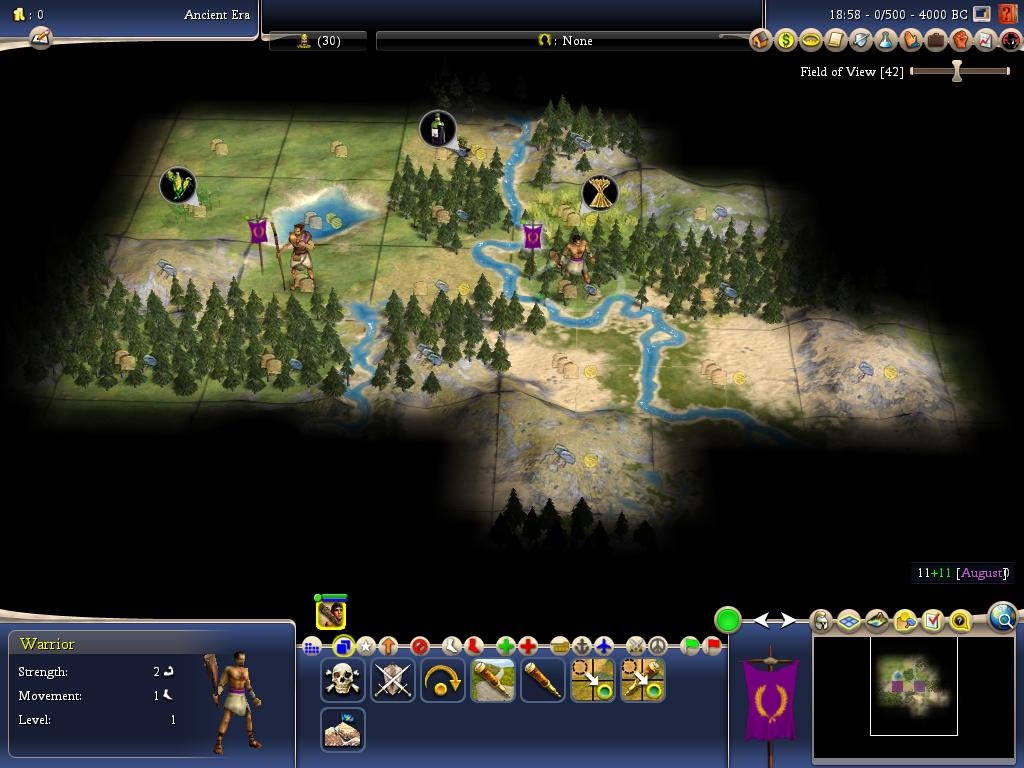Open the Military Advisor fist icon

[x=960, y=40]
